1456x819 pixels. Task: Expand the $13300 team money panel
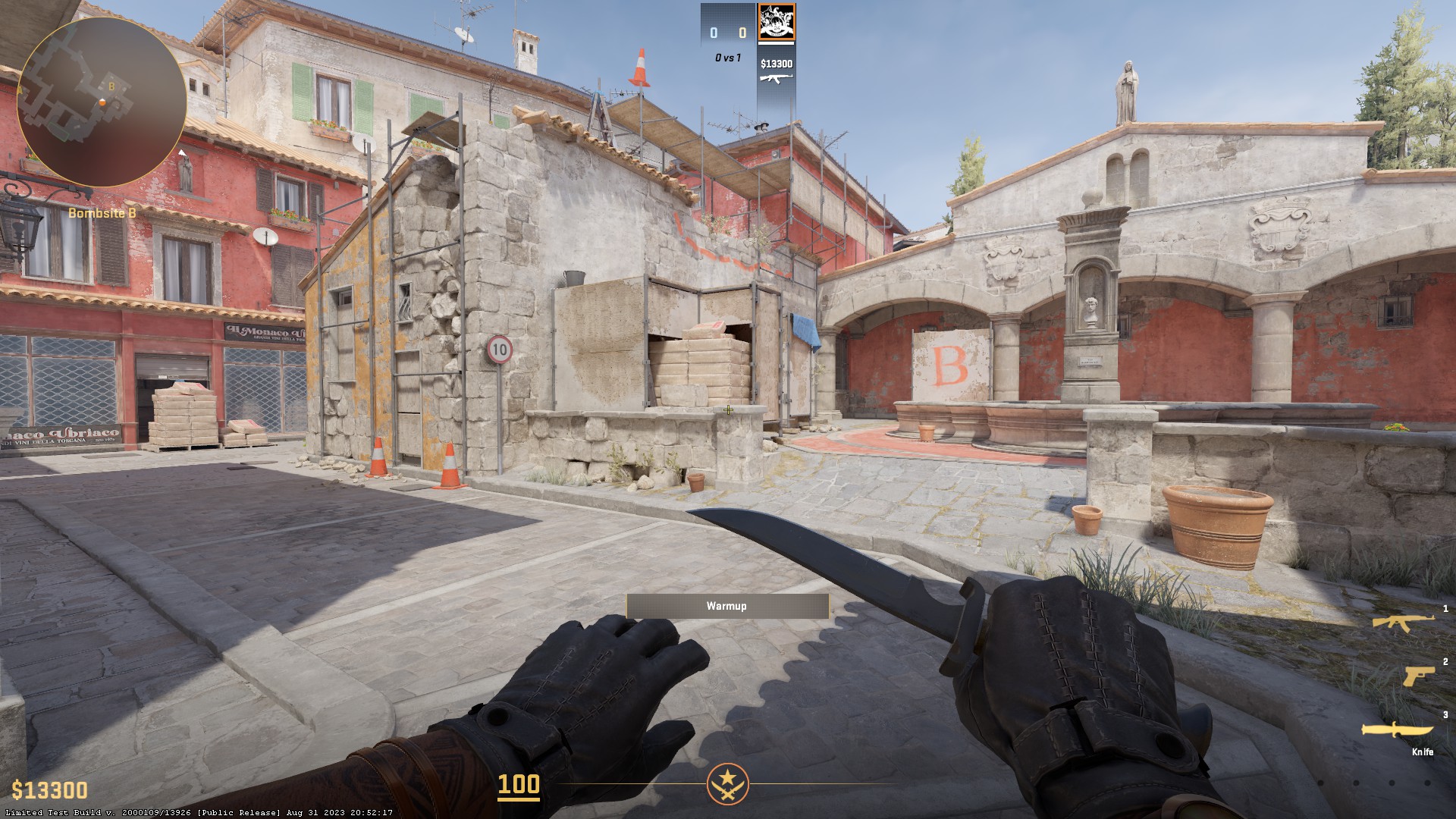[776, 65]
